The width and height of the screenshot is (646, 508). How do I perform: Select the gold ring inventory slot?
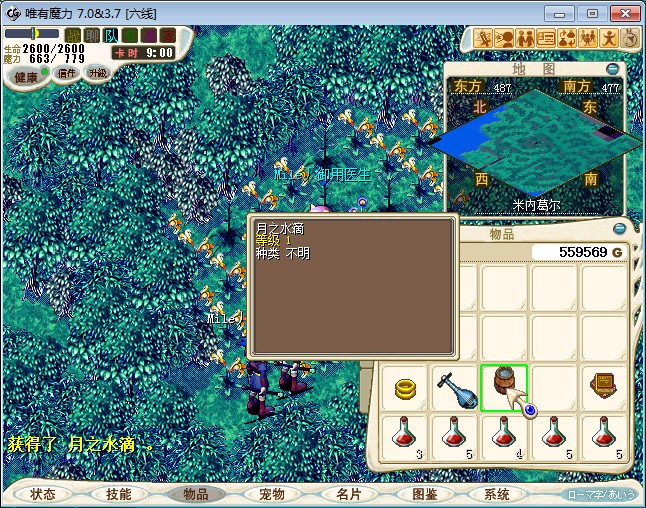coord(405,387)
